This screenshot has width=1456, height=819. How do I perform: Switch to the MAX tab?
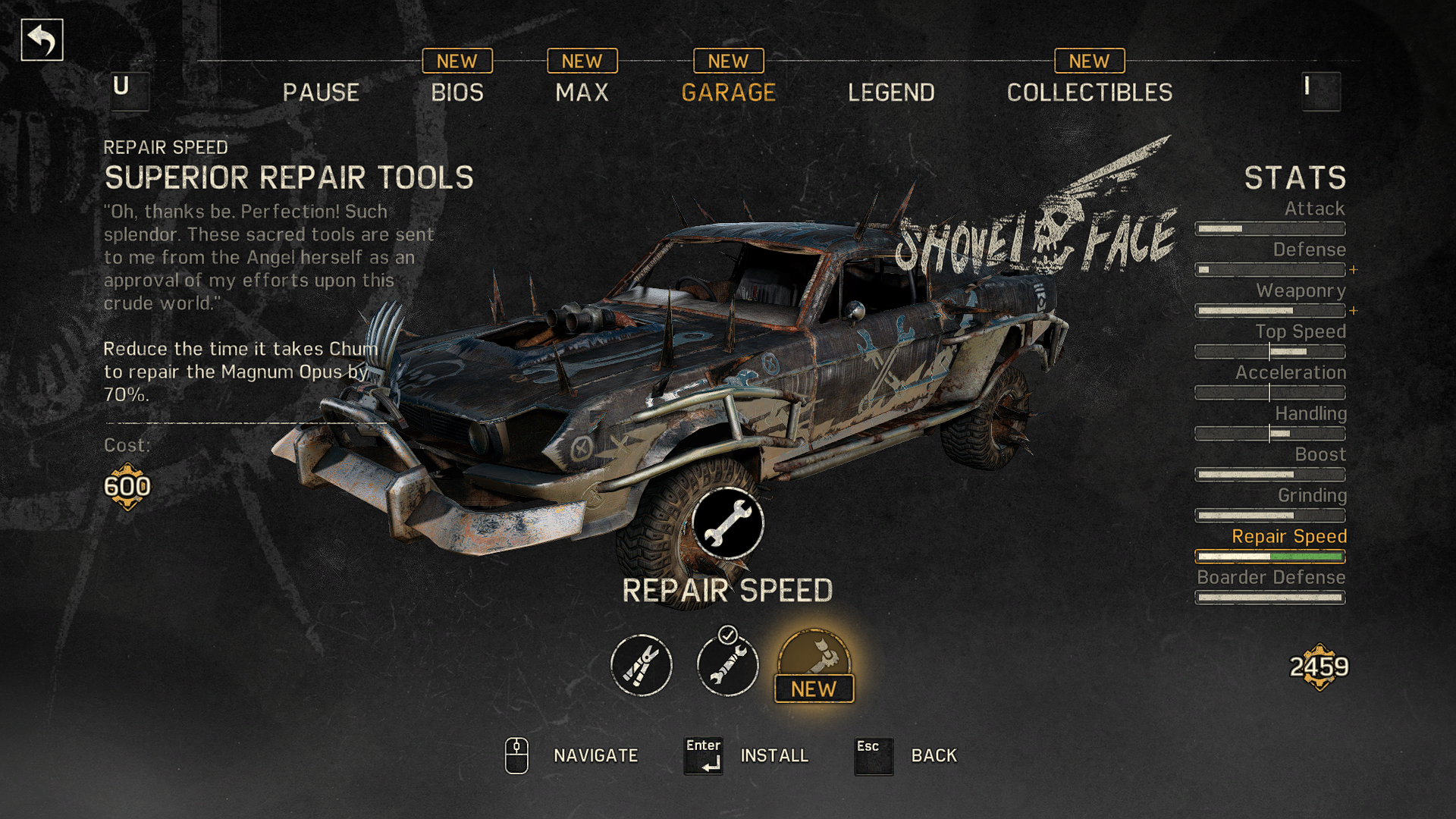(582, 93)
